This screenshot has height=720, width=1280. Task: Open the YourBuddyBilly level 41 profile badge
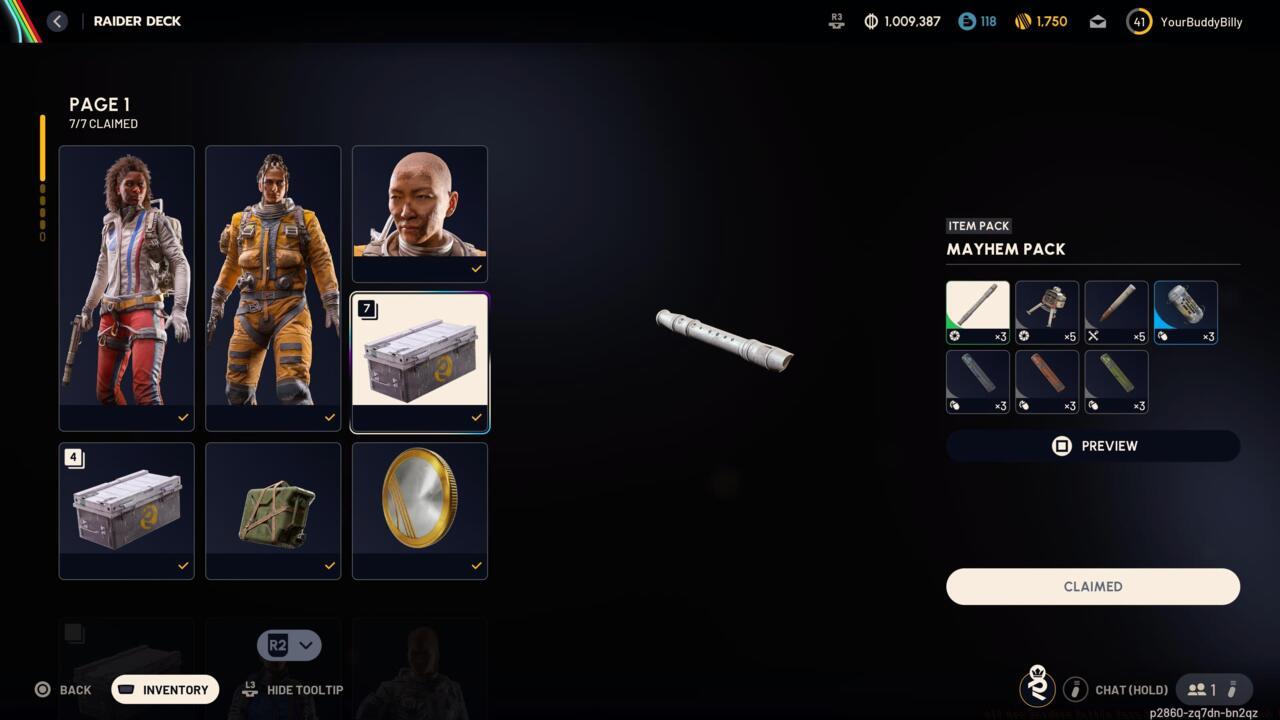(1138, 21)
